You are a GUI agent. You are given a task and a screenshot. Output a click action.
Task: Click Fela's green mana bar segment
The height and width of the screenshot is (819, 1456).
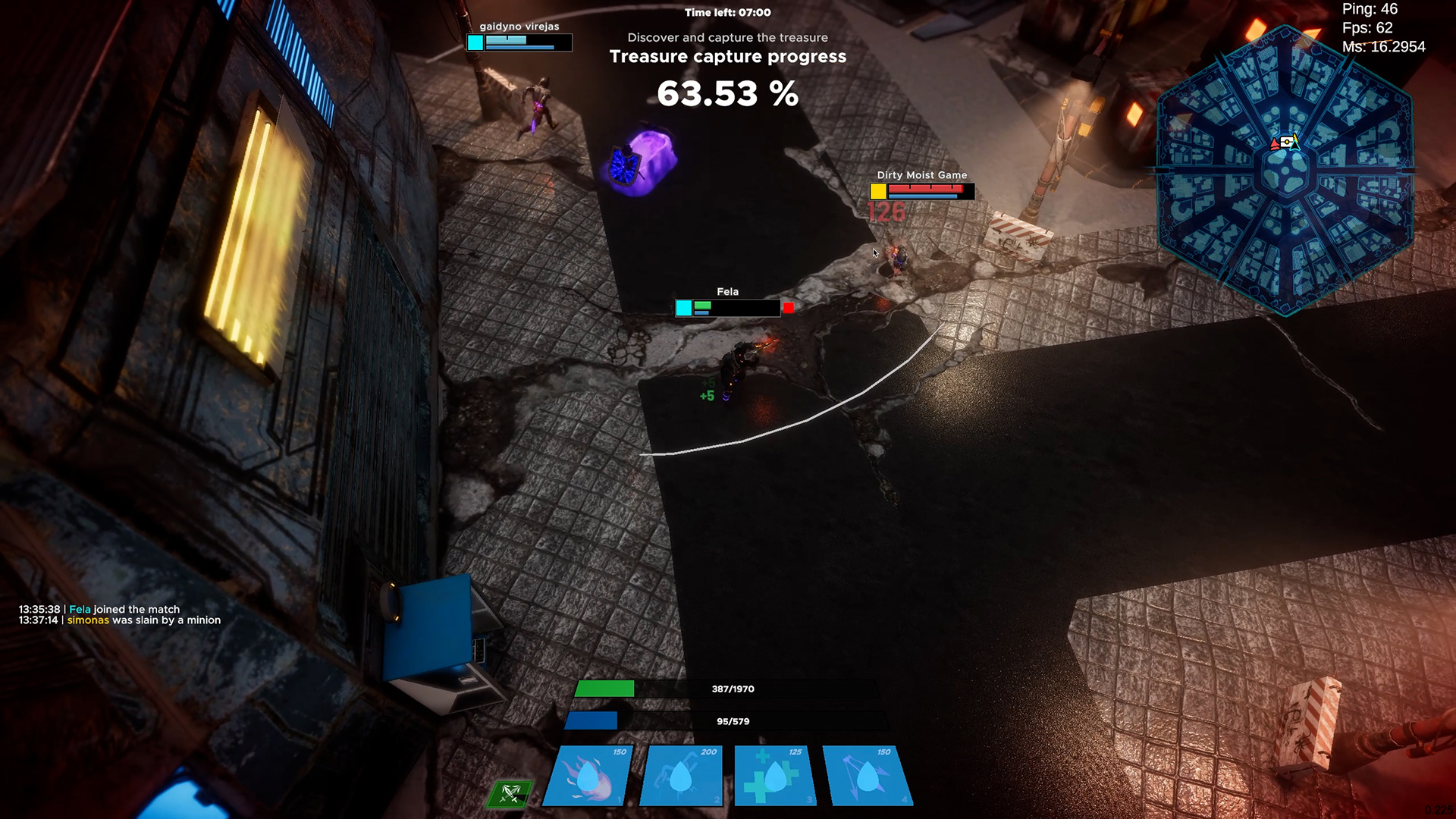click(703, 306)
